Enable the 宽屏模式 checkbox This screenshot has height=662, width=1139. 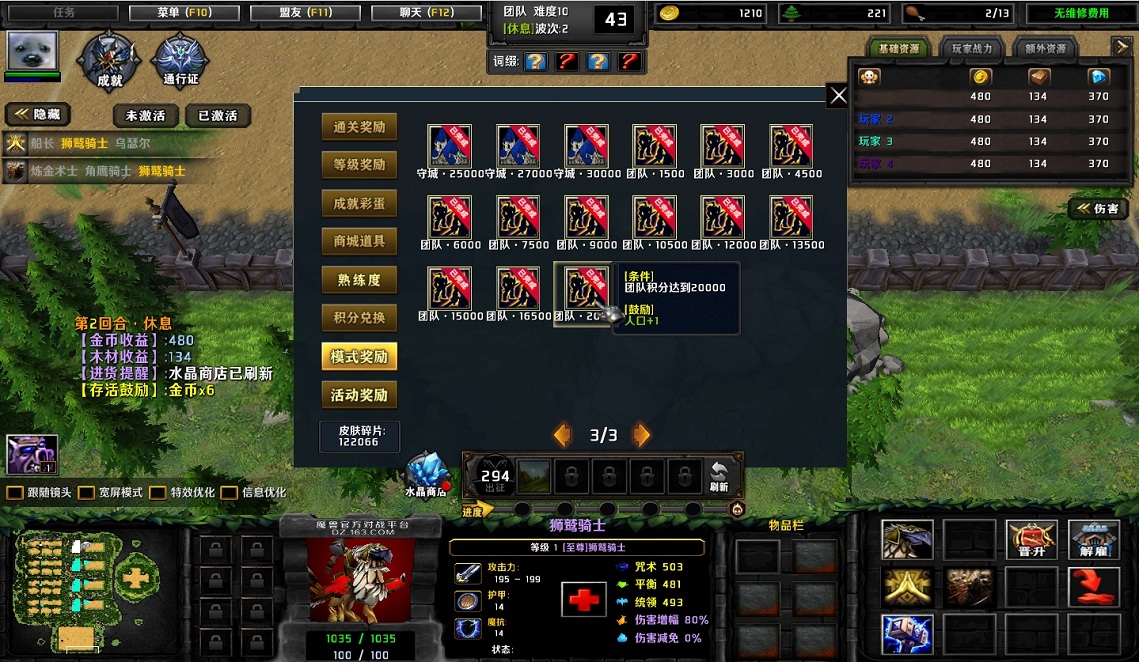pyautogui.click(x=87, y=493)
